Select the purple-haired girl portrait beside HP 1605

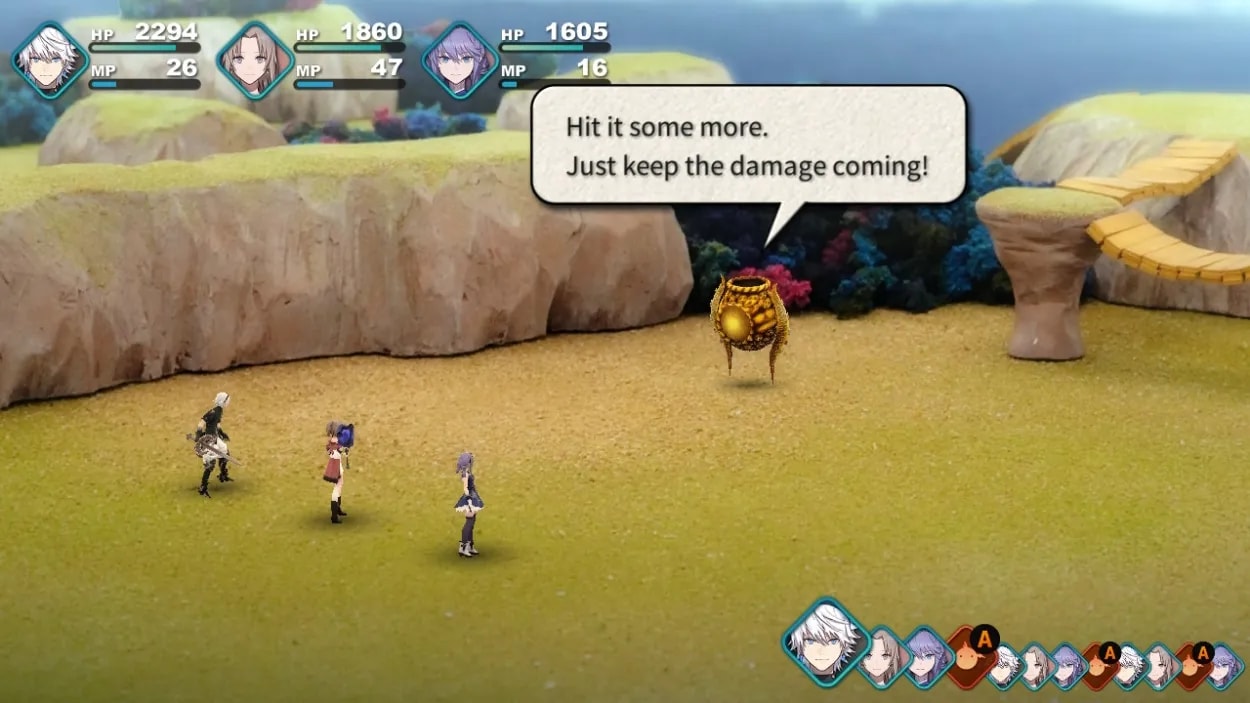(x=459, y=60)
